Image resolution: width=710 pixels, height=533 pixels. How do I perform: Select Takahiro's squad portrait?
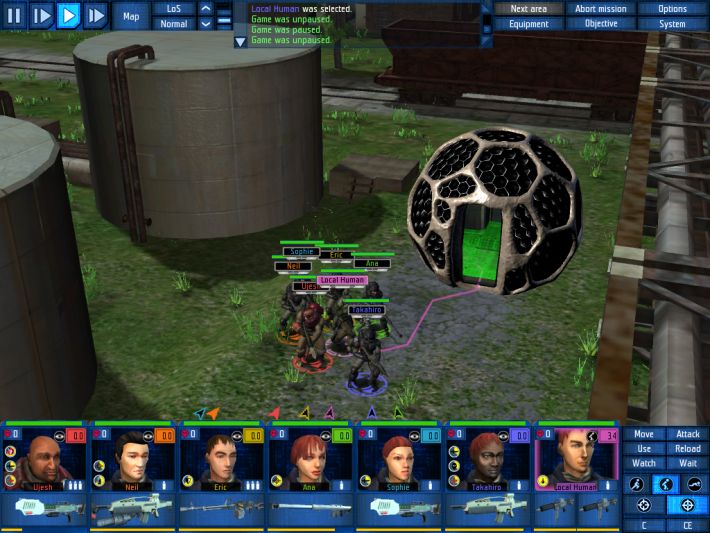(x=488, y=462)
